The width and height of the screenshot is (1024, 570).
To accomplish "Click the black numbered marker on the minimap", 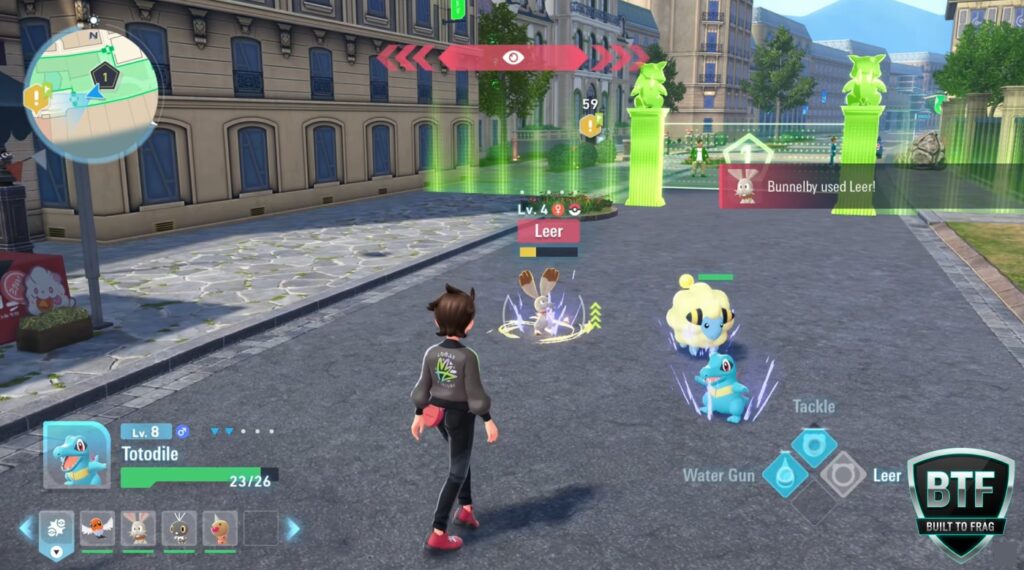I will [103, 73].
